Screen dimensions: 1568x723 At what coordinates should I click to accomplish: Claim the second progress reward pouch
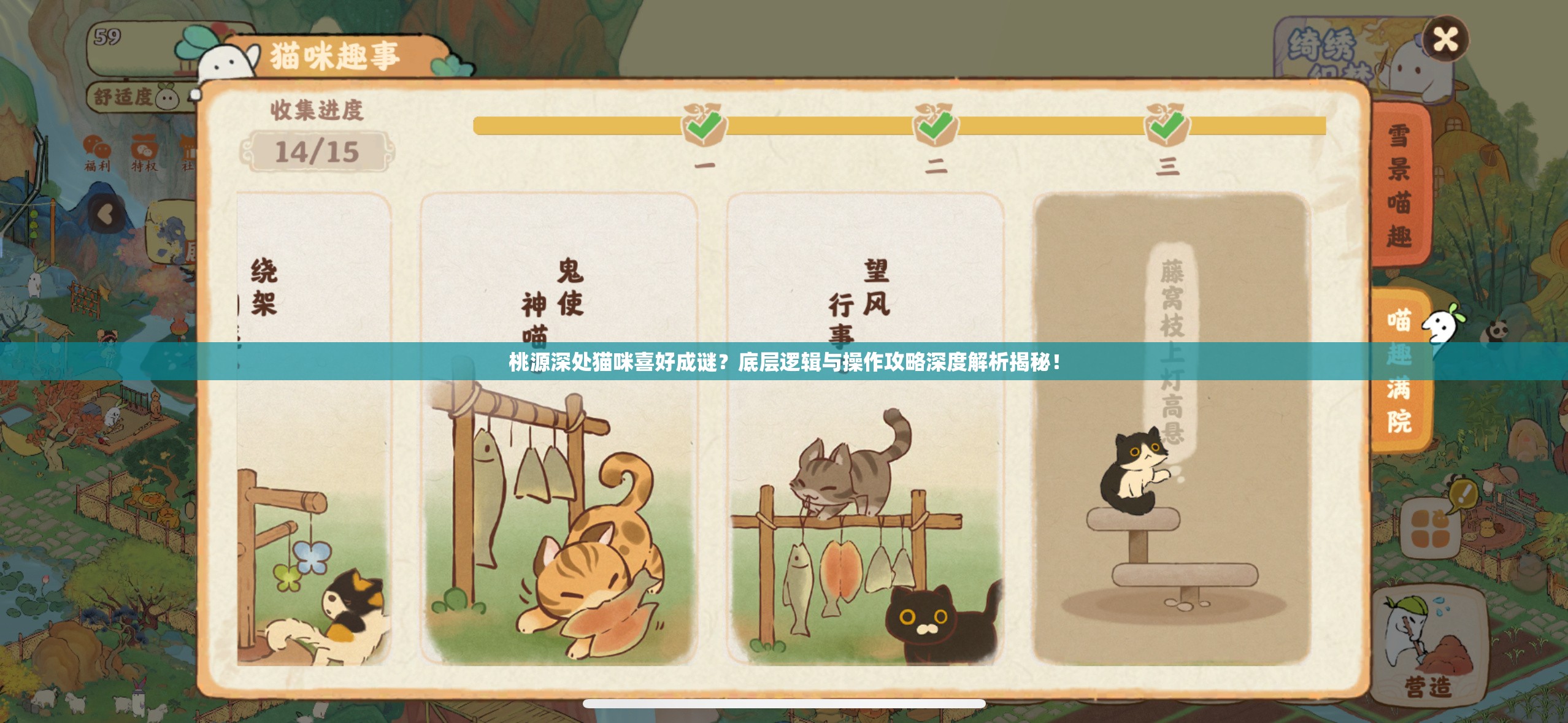(934, 125)
